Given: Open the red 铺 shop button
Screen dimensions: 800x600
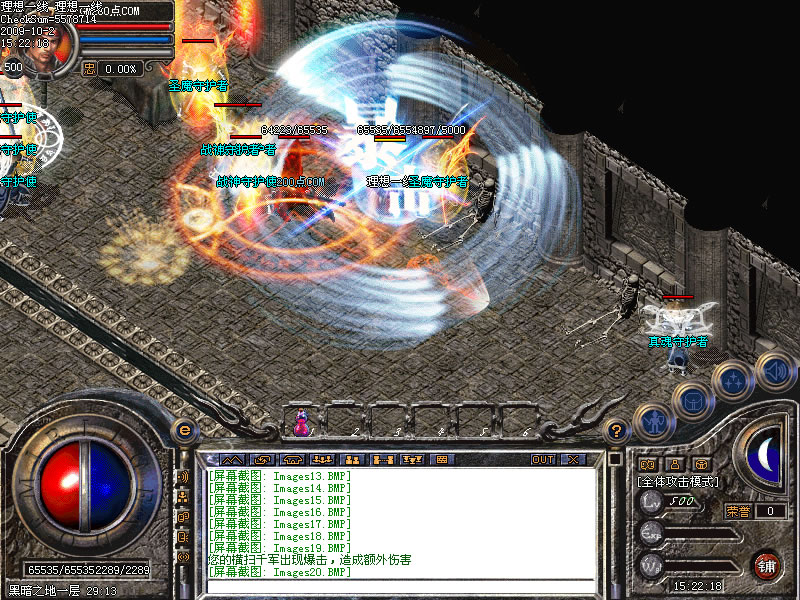Looking at the screenshot, I should [766, 563].
